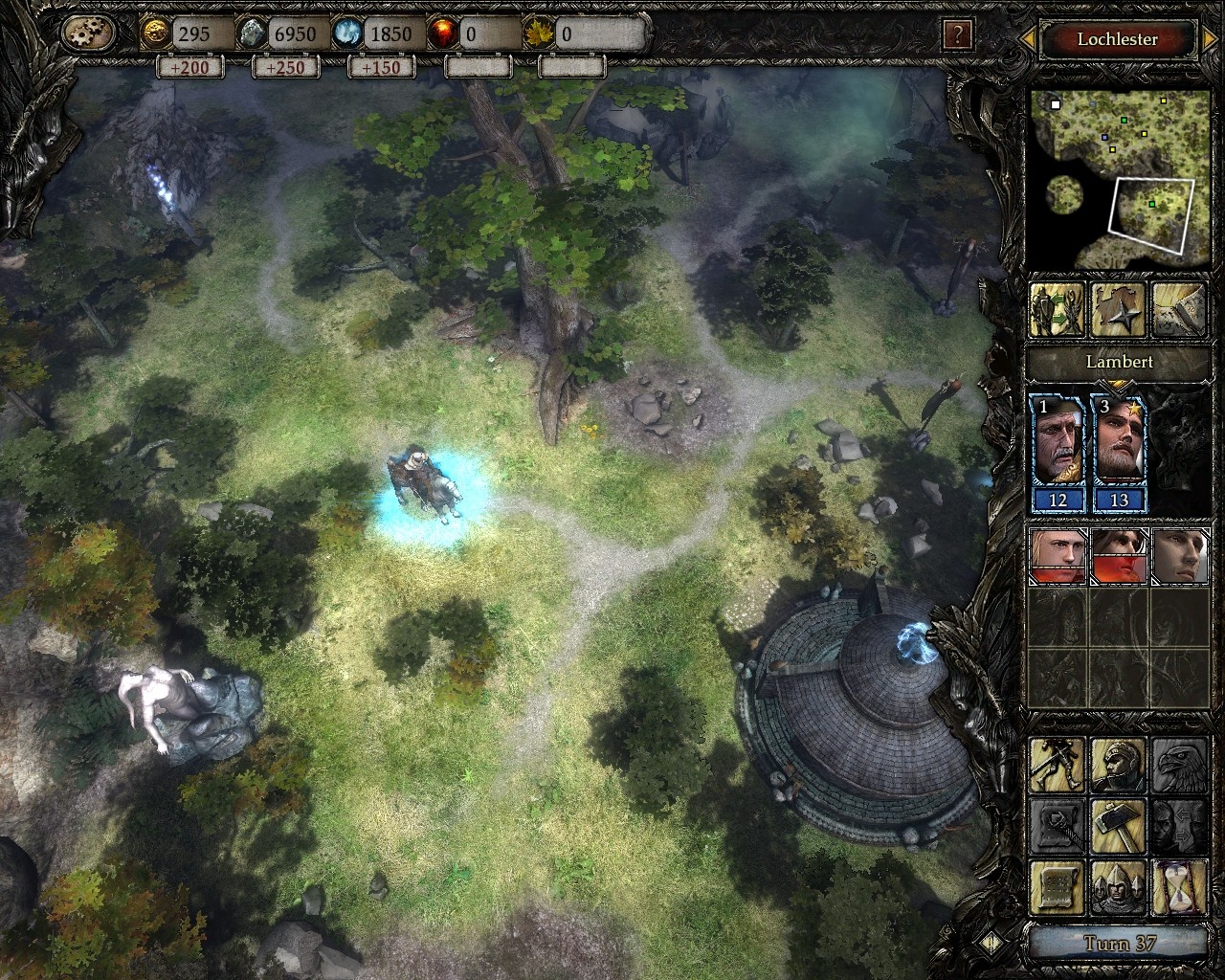Open the question mark help button

(957, 36)
